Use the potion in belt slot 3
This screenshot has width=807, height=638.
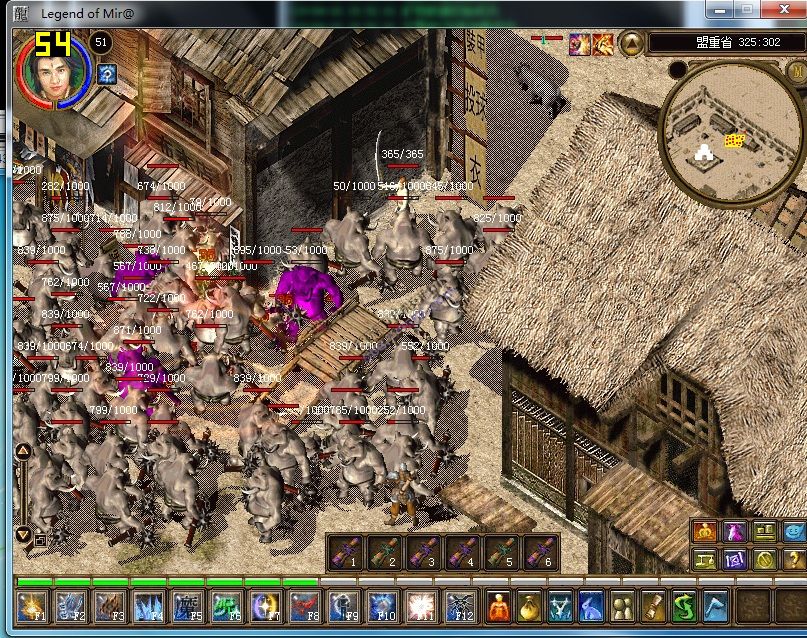click(x=424, y=552)
